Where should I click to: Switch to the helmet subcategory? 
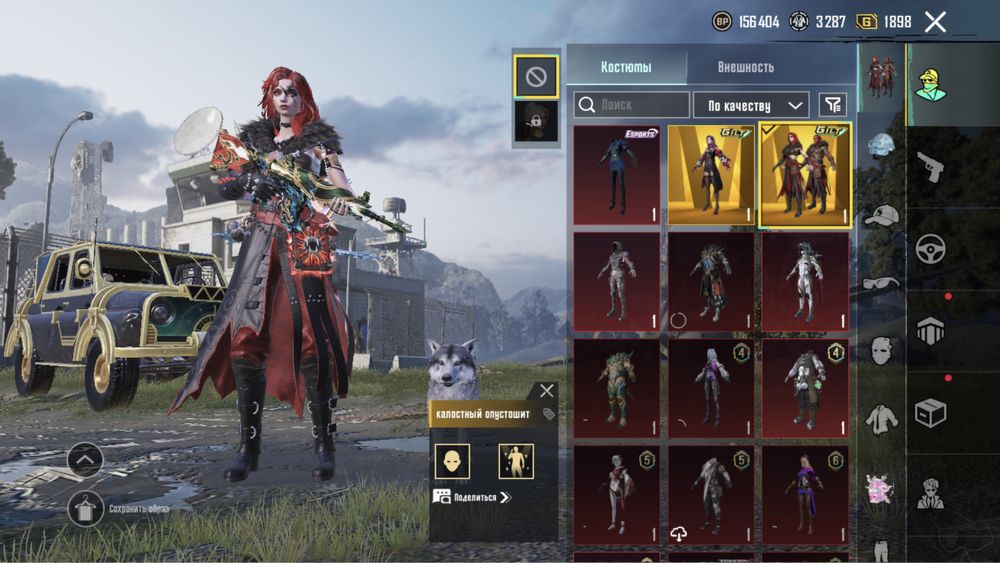[881, 146]
